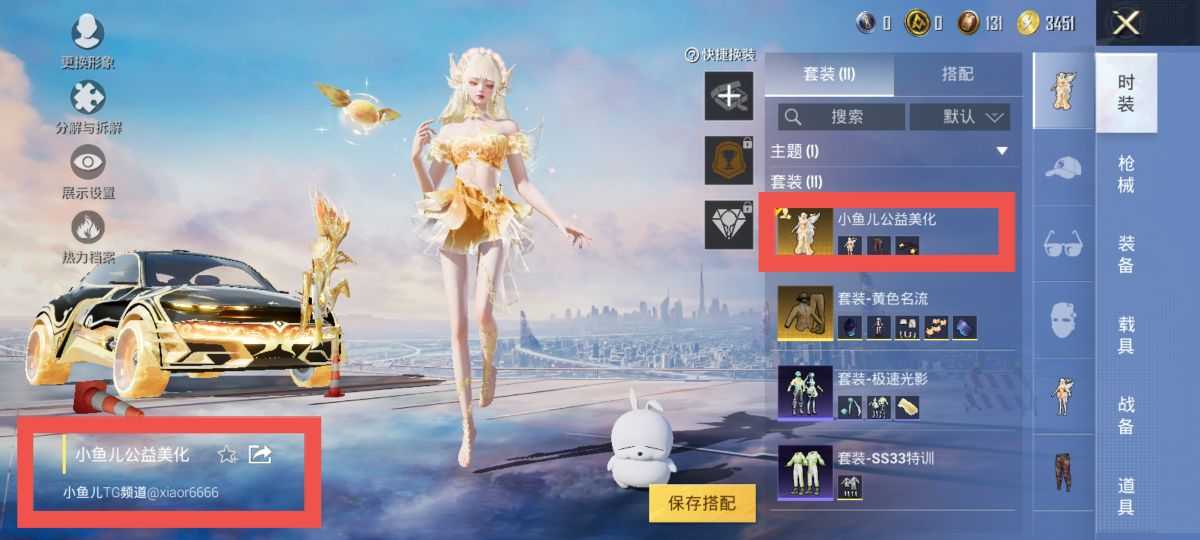Share the outfit using the arrow icon
1200x540 pixels.
click(x=260, y=455)
